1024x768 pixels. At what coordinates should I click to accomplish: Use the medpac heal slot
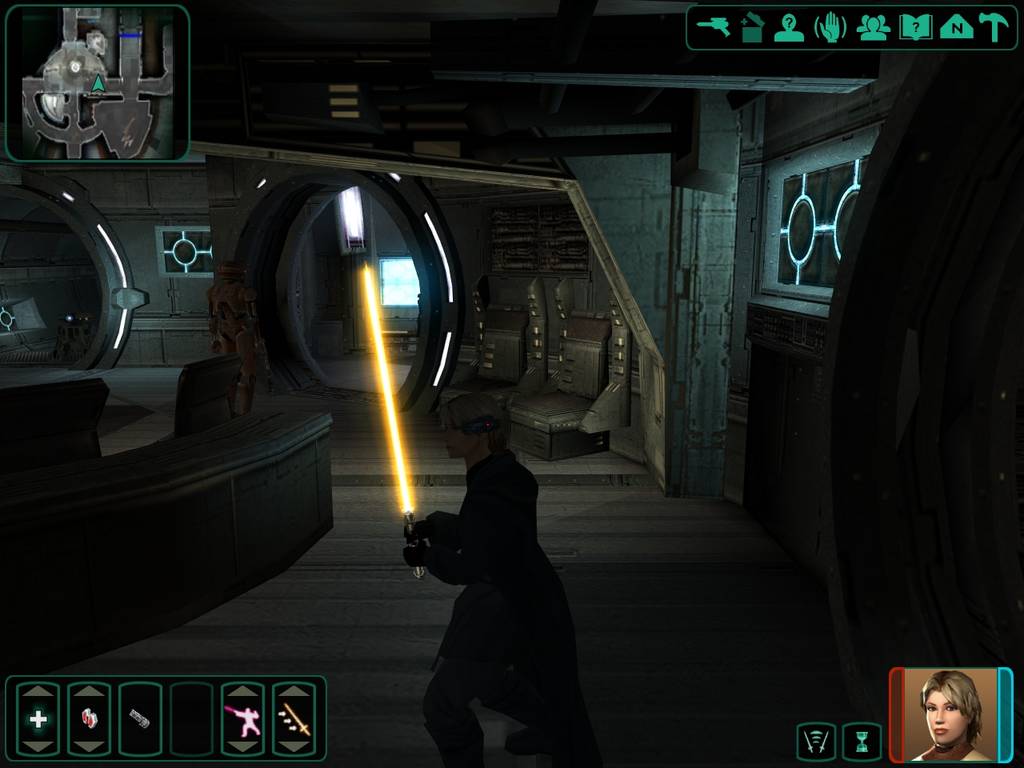(x=38, y=719)
